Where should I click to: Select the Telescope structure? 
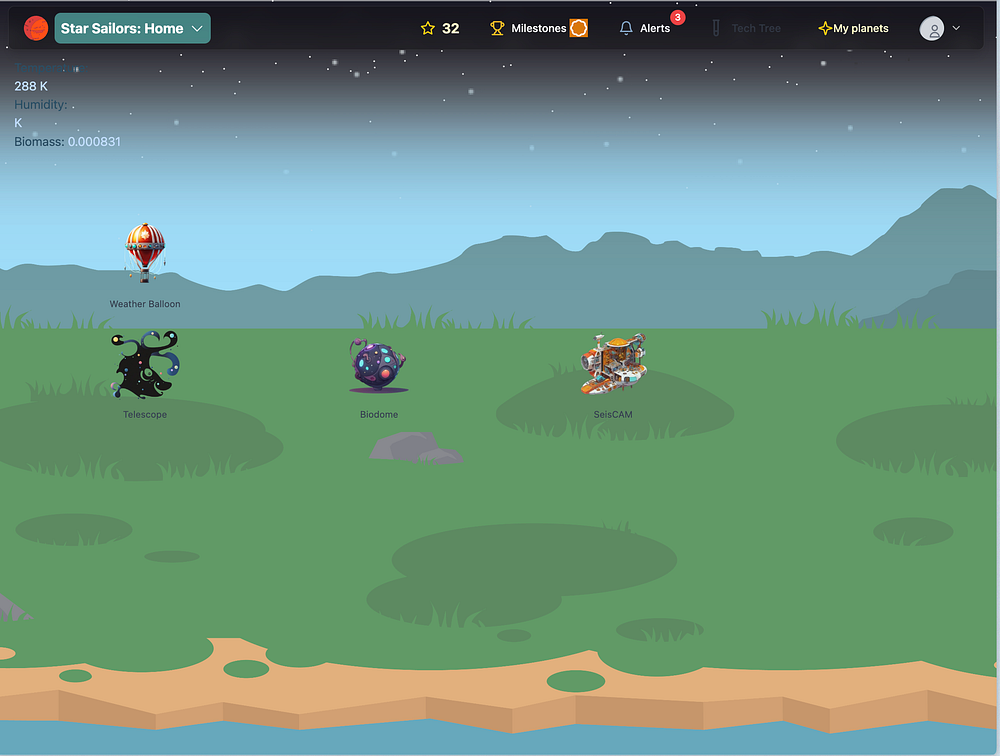tap(145, 366)
